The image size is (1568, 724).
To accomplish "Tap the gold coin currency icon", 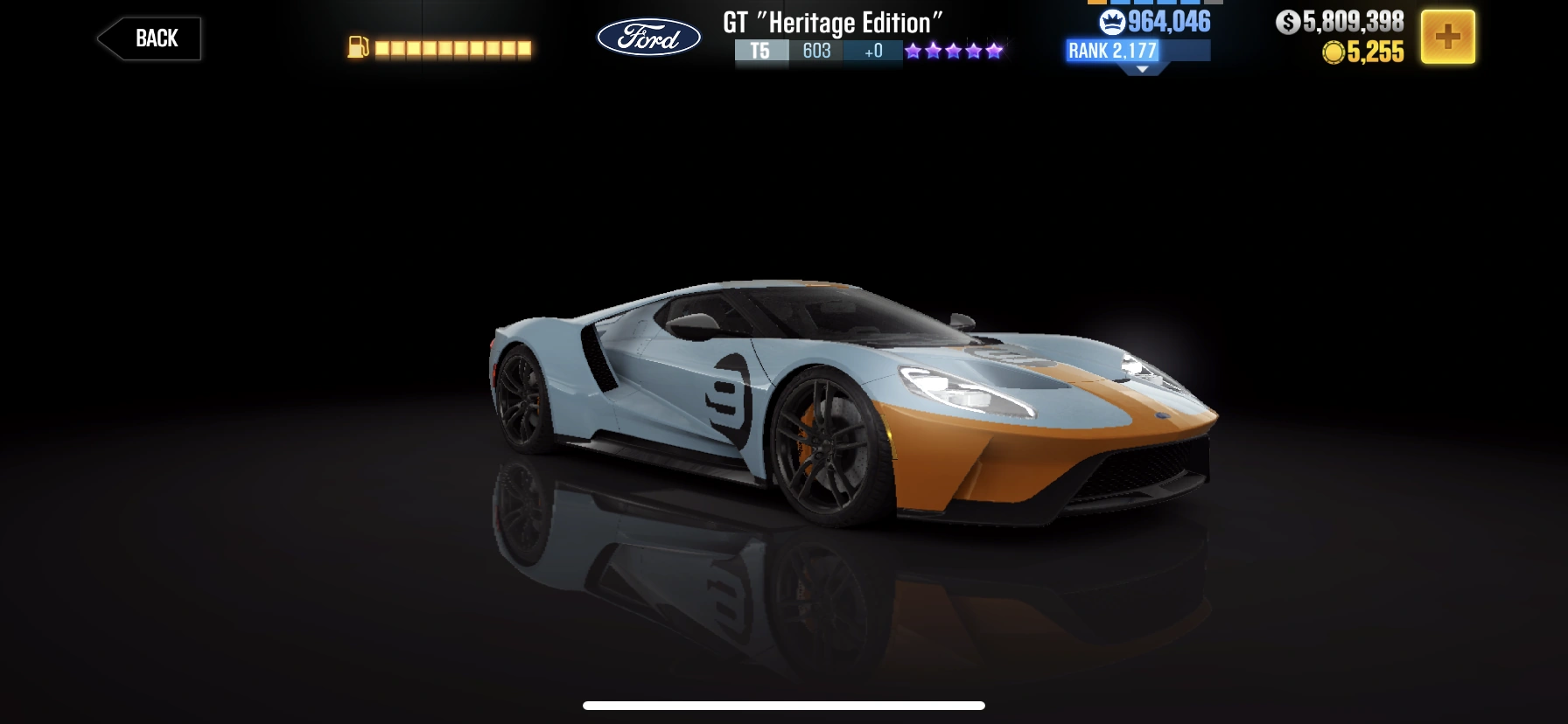I will pyautogui.click(x=1333, y=53).
